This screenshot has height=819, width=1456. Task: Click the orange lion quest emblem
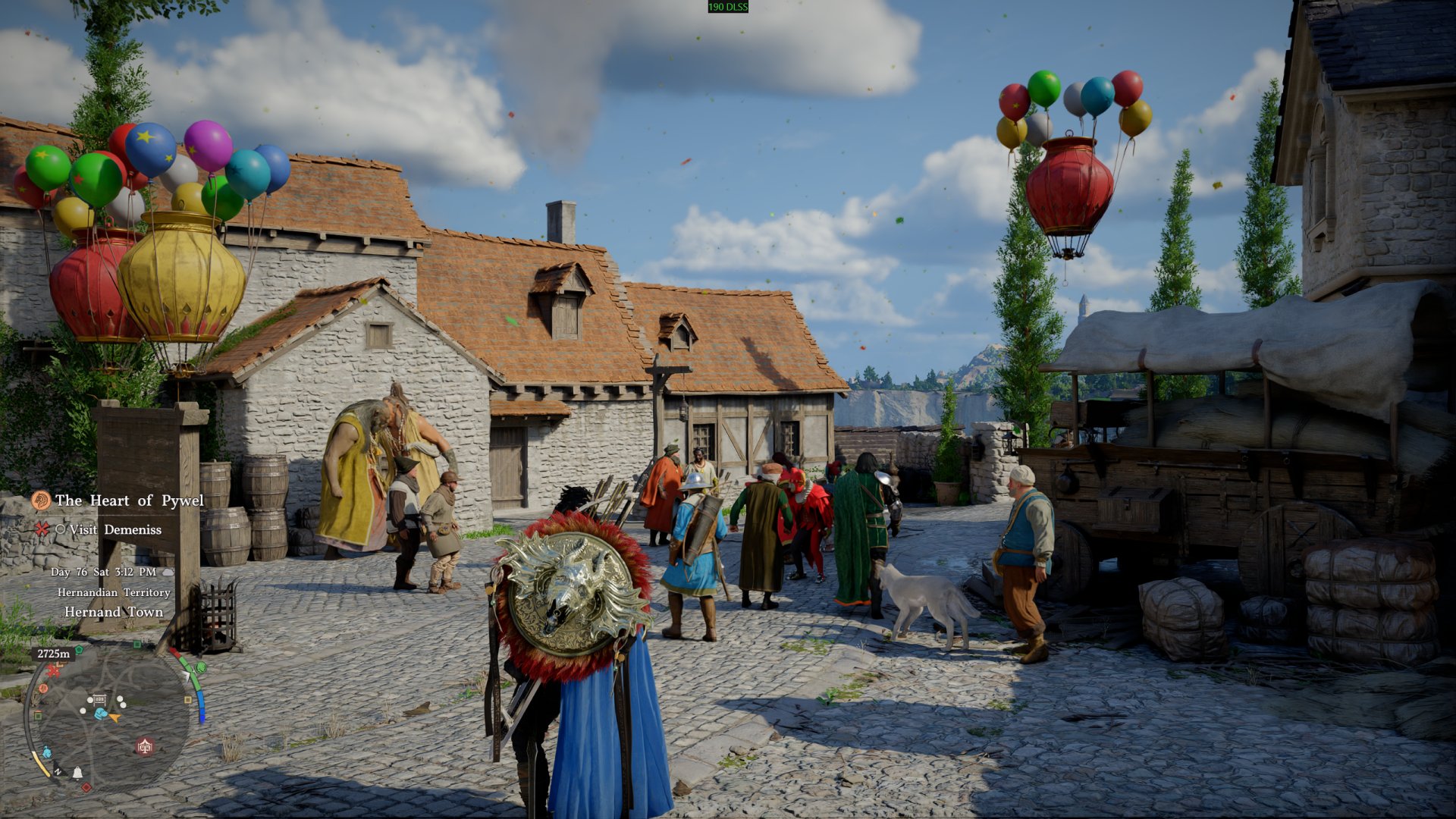(41, 500)
